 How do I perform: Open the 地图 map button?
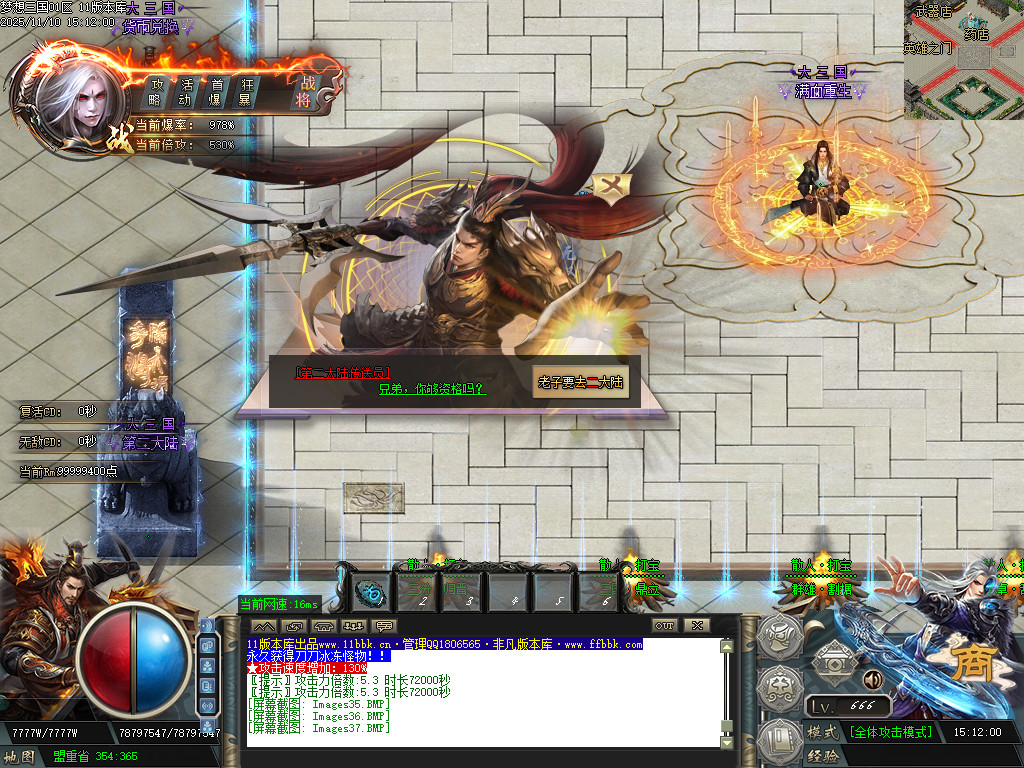(20, 757)
